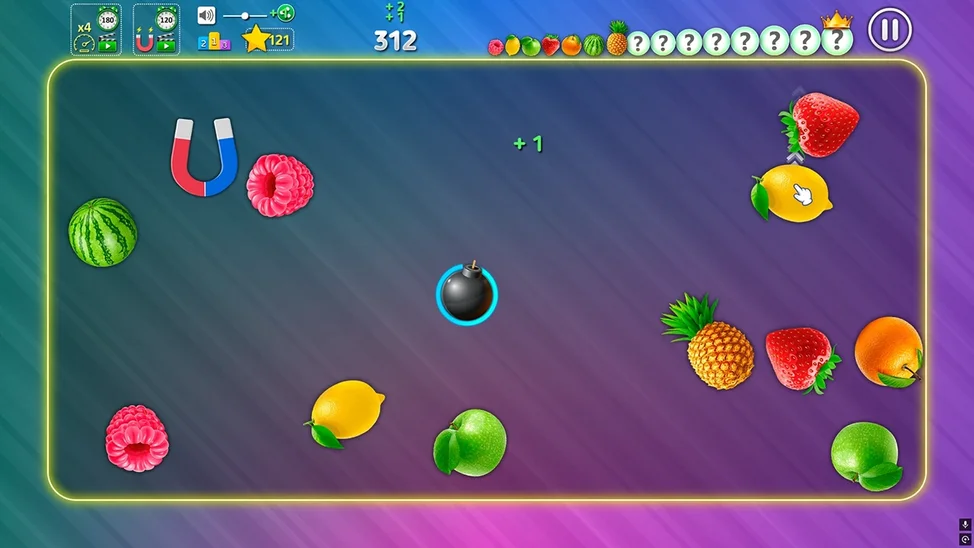Pause the game with the pause button
Screen dimensions: 974x548
click(888, 29)
